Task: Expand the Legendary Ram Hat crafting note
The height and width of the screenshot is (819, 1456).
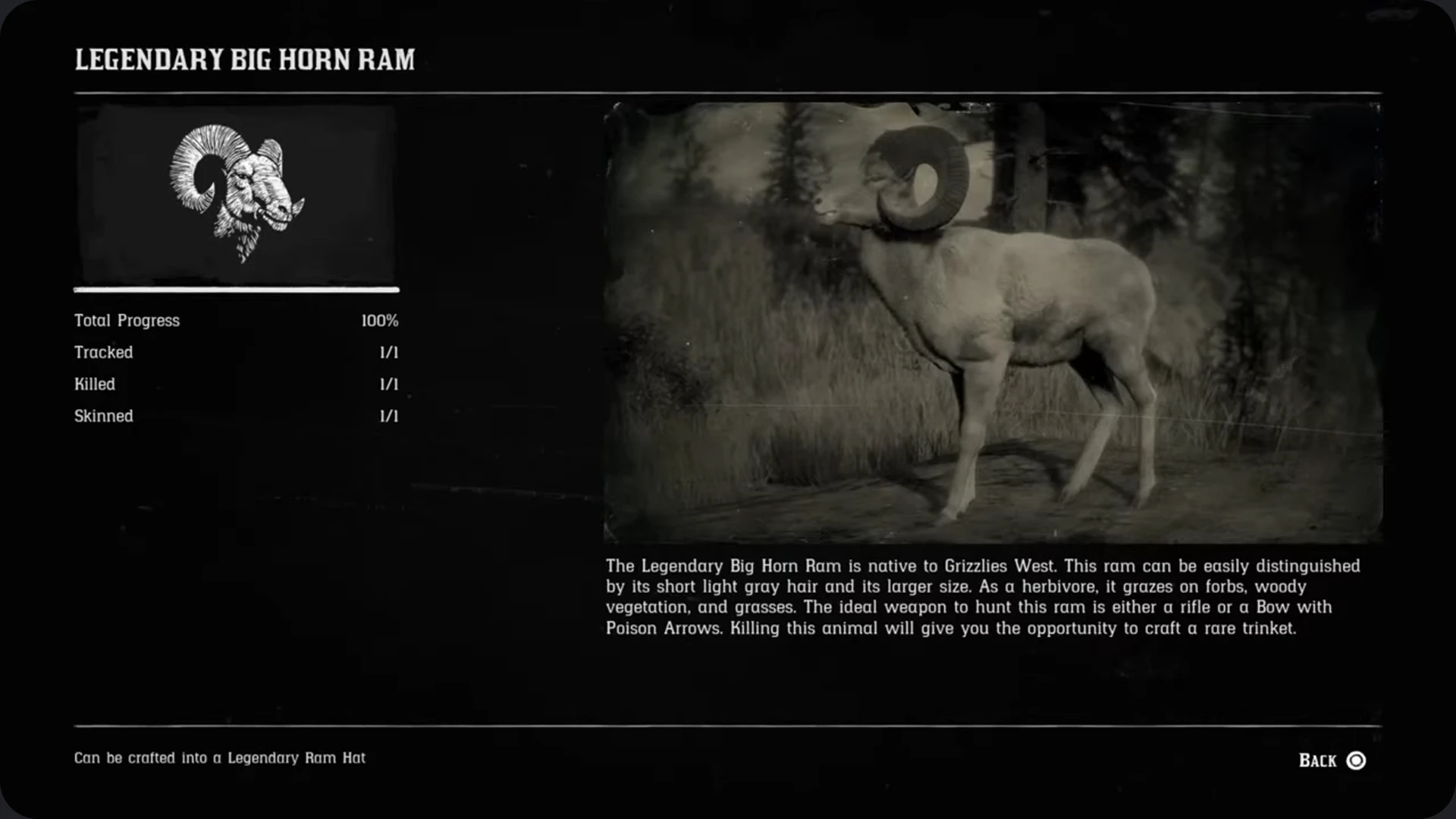Action: (x=220, y=757)
